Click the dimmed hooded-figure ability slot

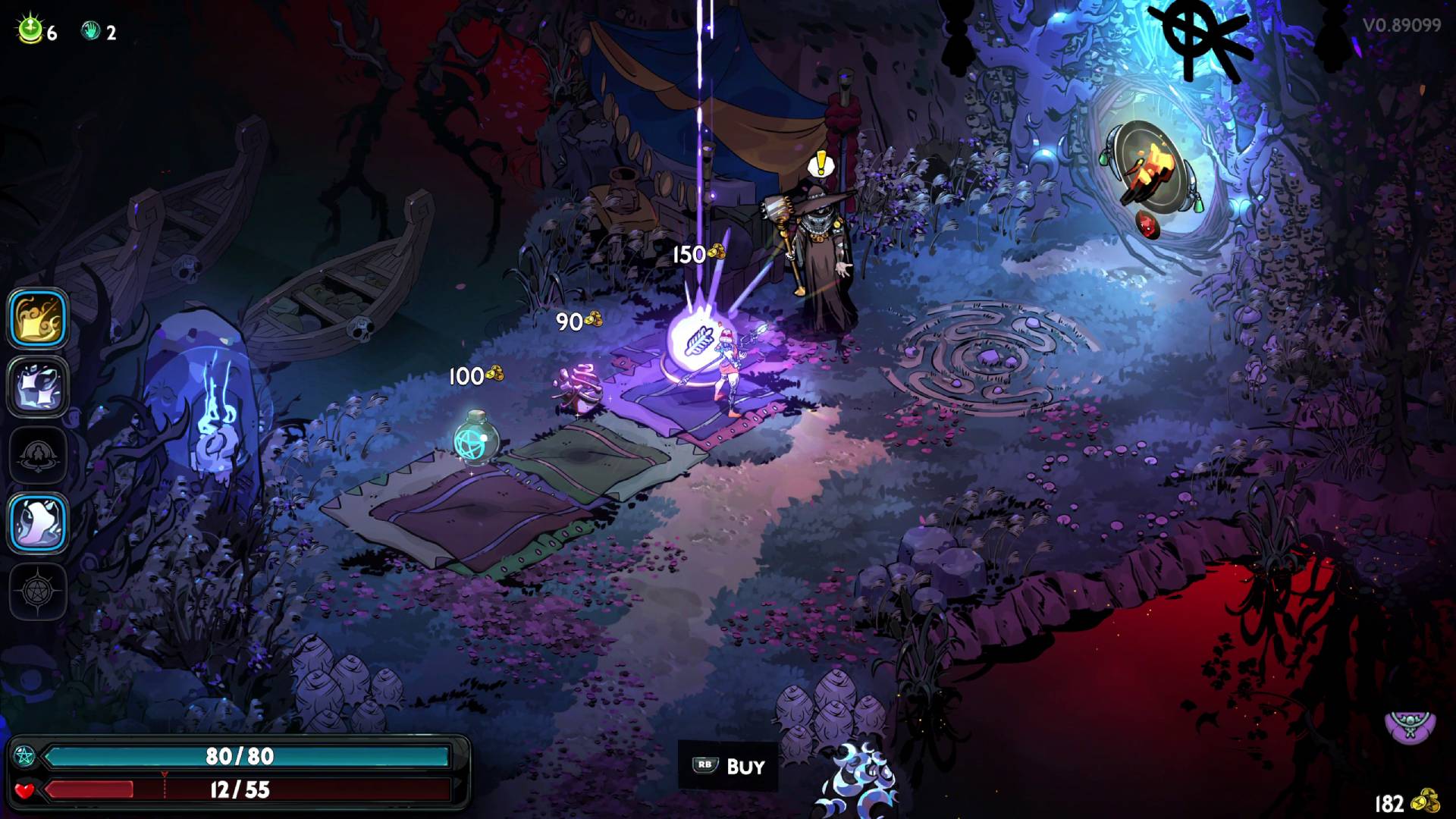click(37, 455)
